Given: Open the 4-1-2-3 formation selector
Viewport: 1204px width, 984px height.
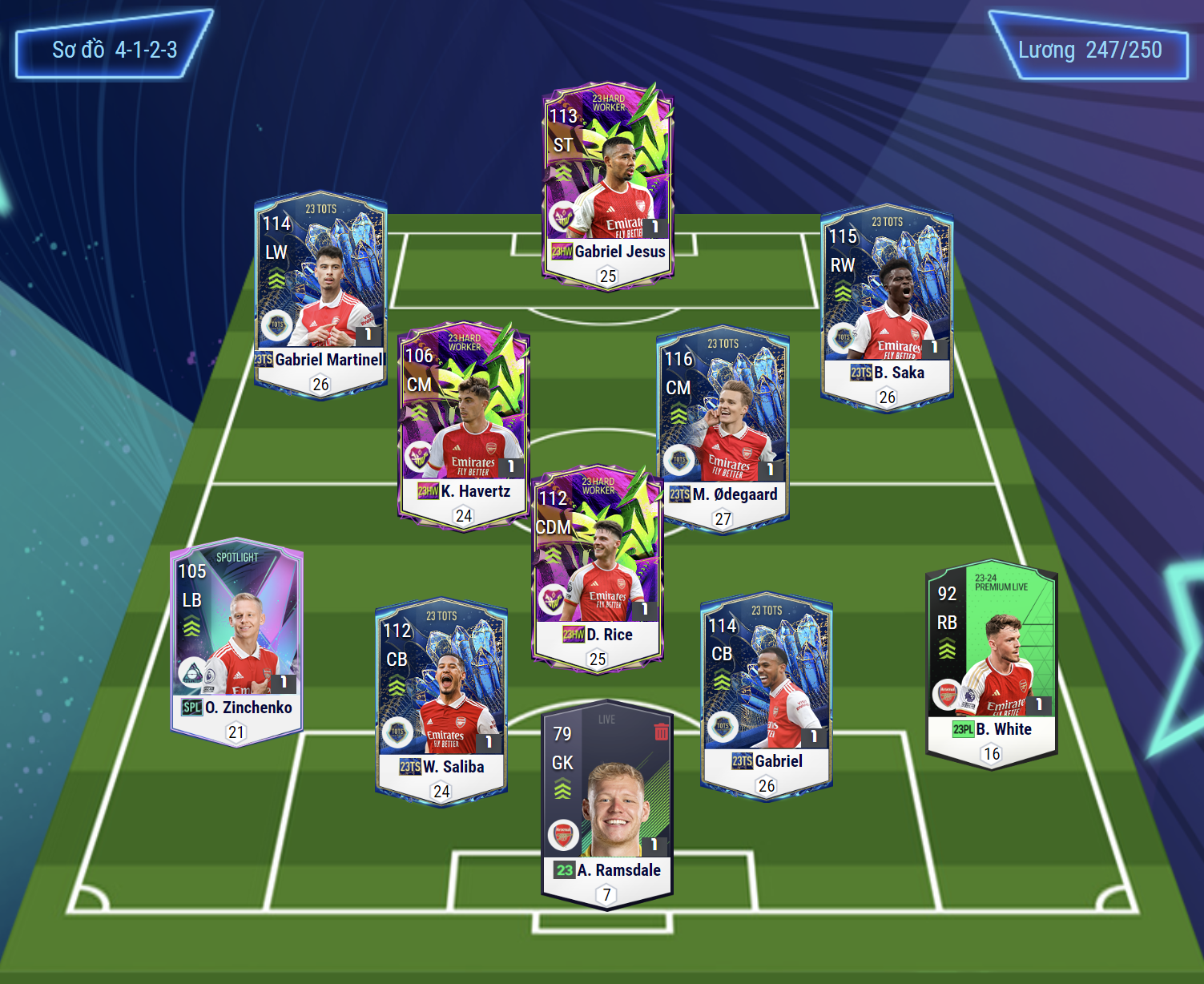Looking at the screenshot, I should coord(114,50).
